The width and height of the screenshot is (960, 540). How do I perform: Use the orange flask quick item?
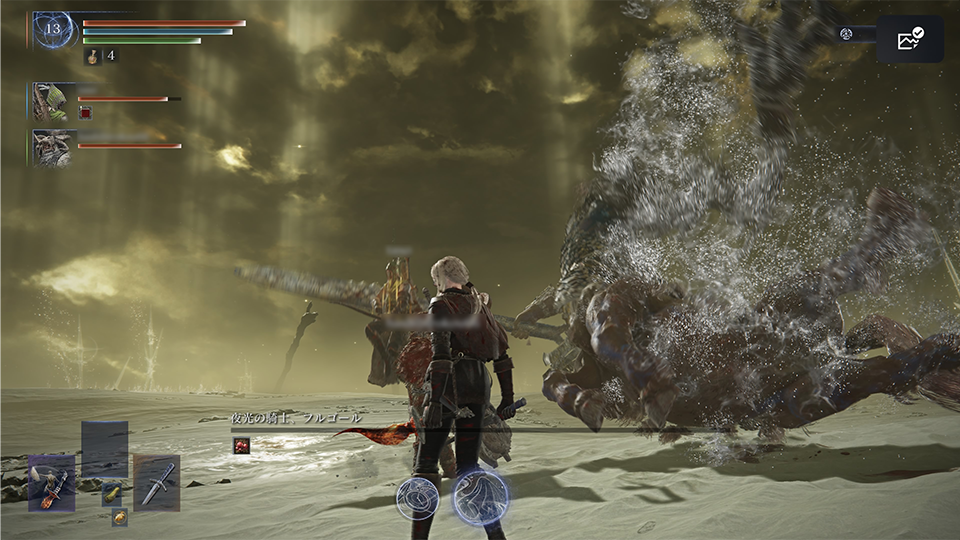(x=119, y=517)
